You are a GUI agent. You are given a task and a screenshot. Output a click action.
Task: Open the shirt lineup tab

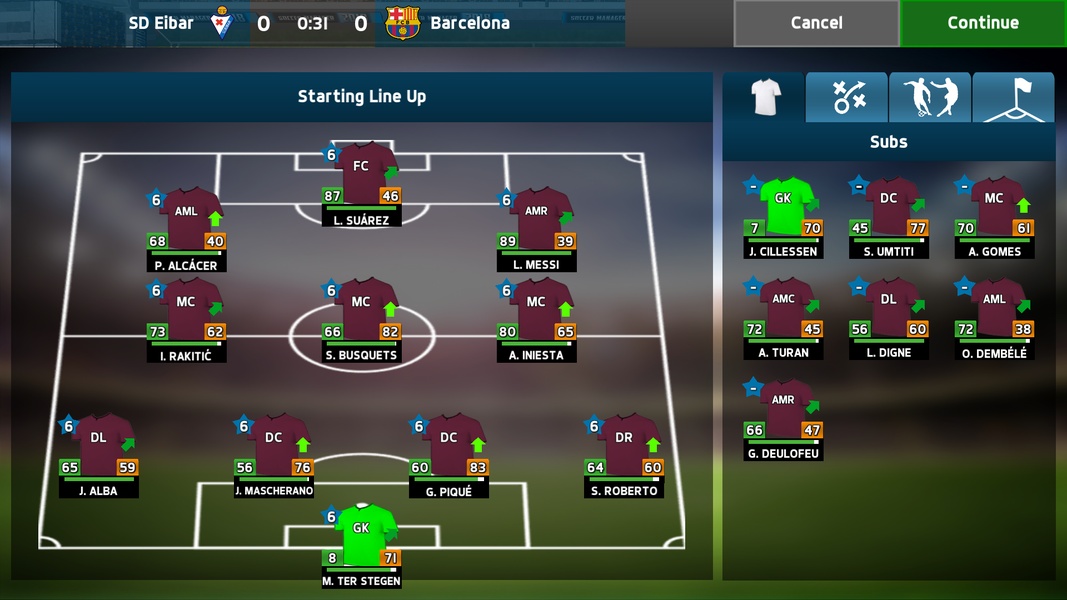764,97
